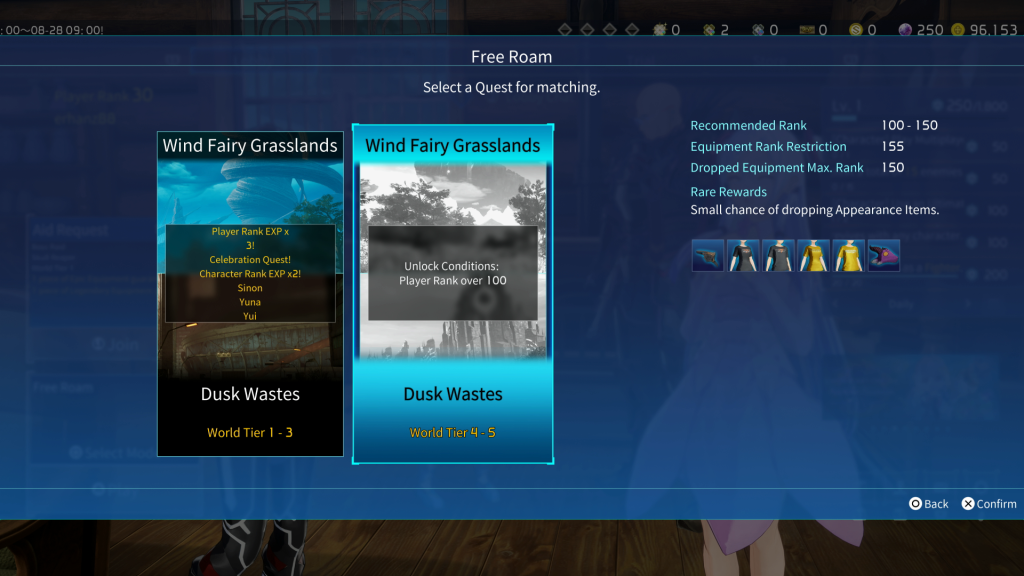The image size is (1024, 576).
Task: View the purple horned hat reward icon
Action: click(x=884, y=256)
